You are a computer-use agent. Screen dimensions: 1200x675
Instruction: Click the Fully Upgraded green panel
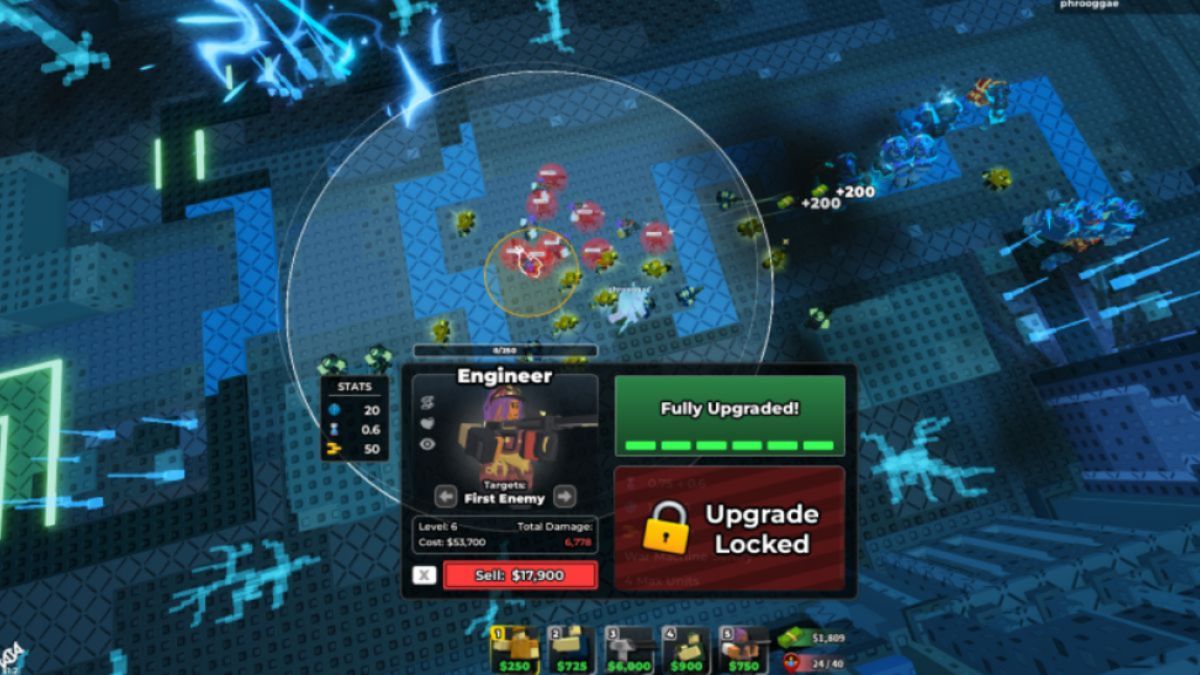click(729, 416)
